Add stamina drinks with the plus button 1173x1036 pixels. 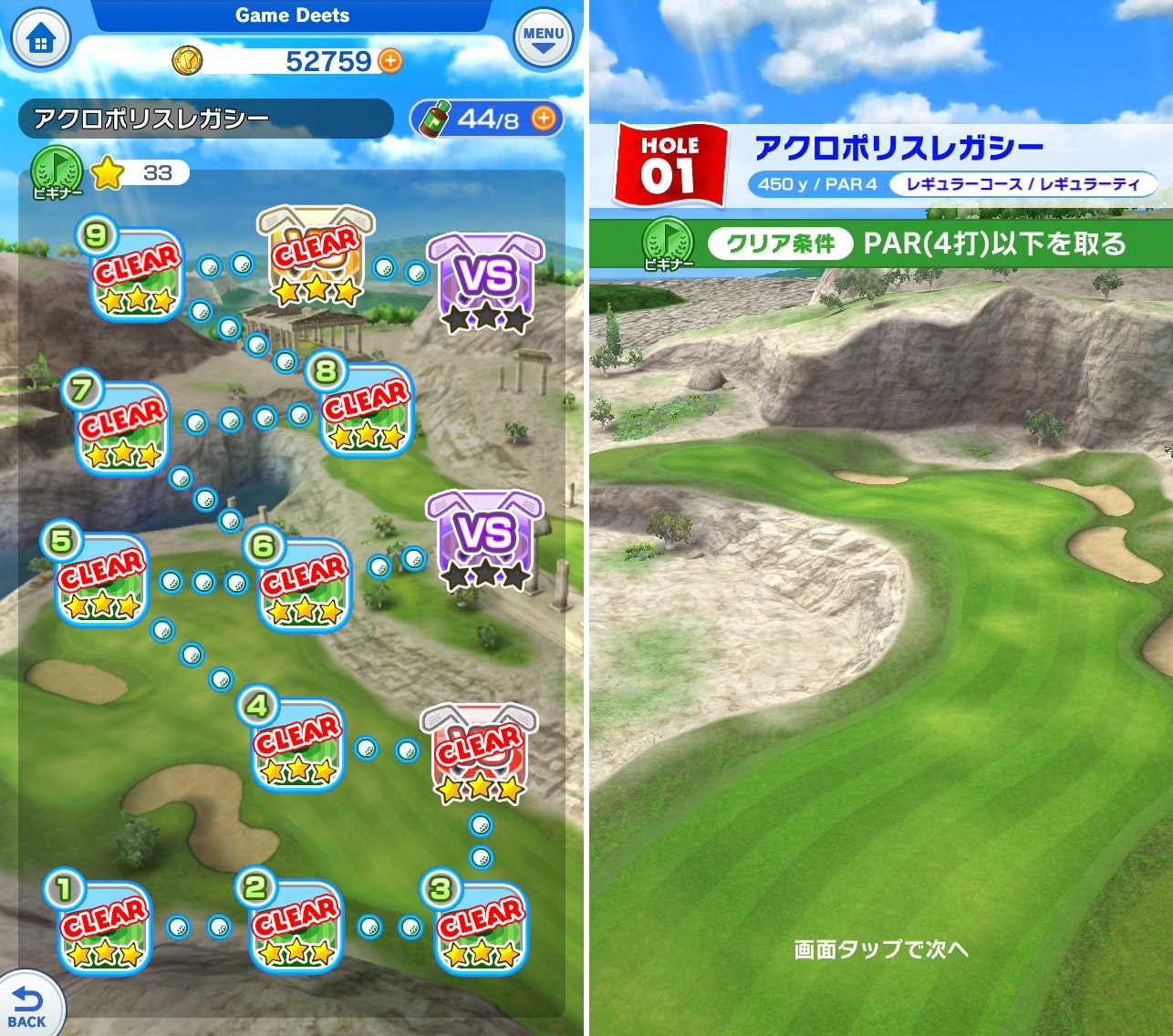pyautogui.click(x=544, y=119)
